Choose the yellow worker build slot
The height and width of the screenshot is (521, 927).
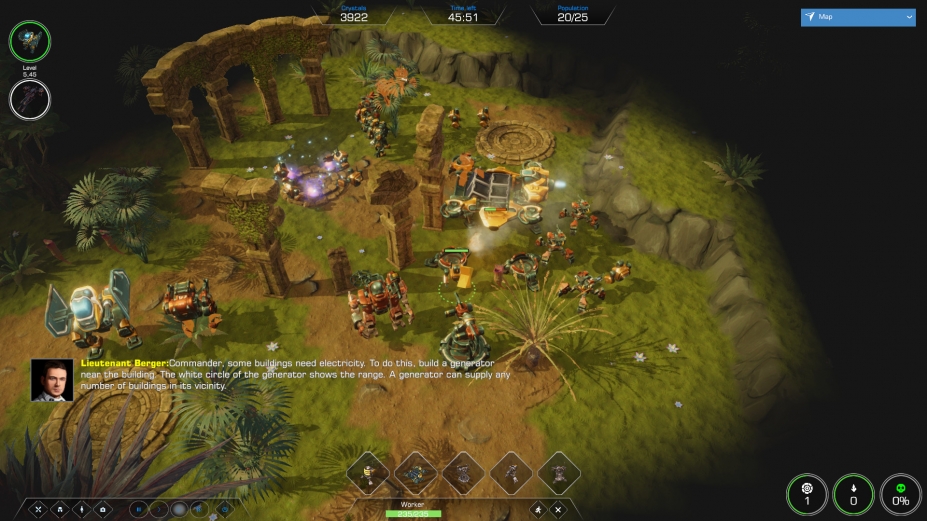[367, 473]
